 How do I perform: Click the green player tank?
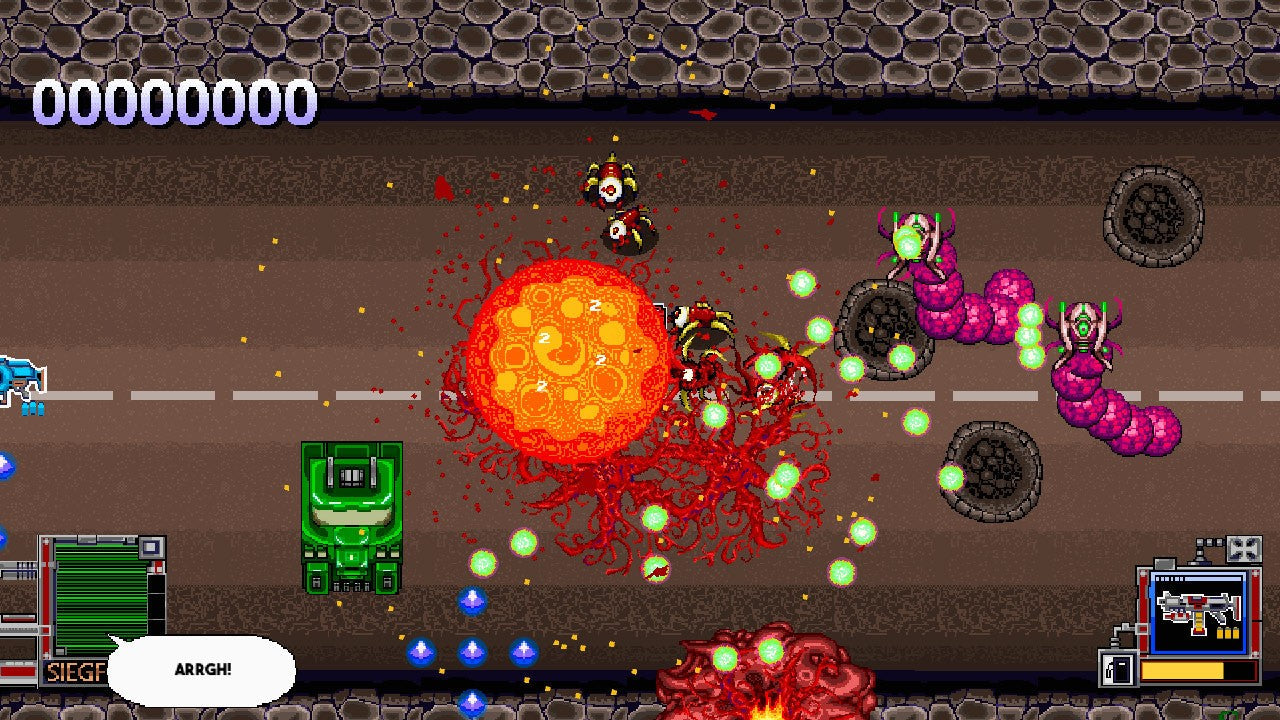point(350,510)
